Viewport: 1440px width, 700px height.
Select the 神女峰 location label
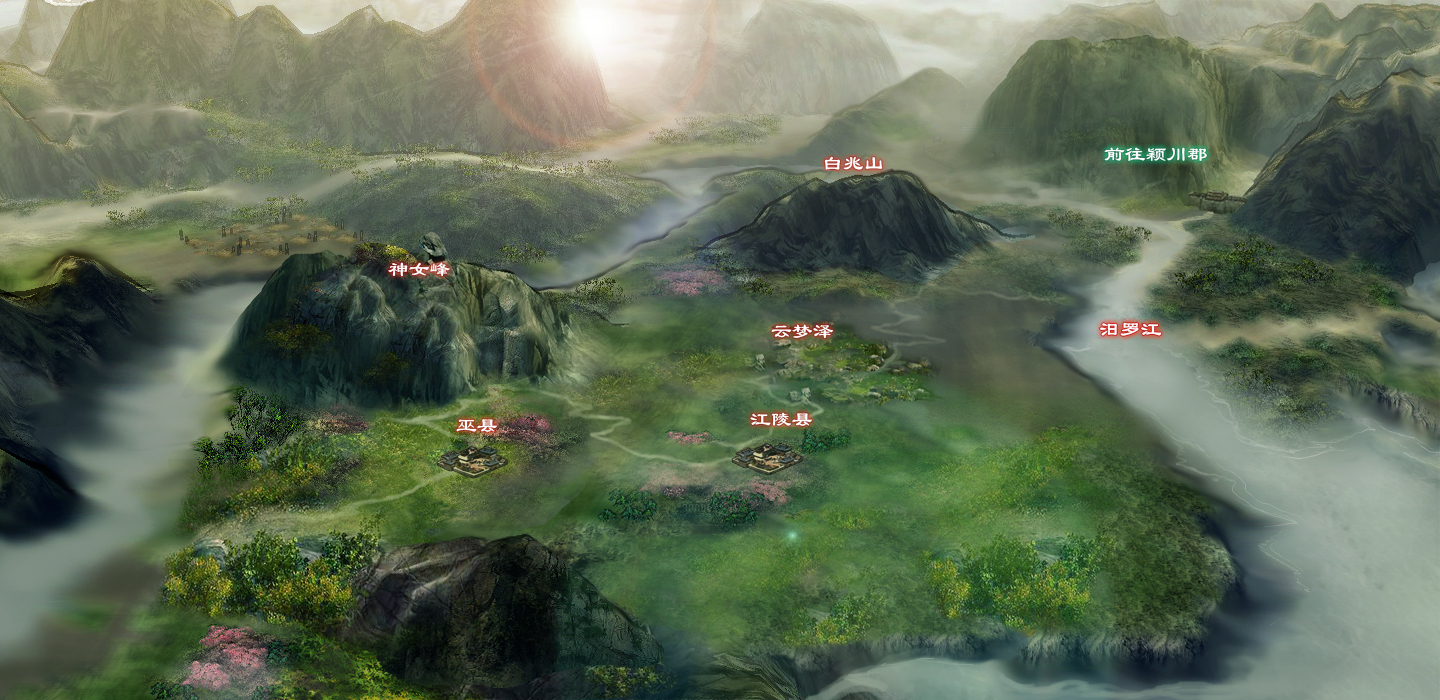click(x=420, y=269)
